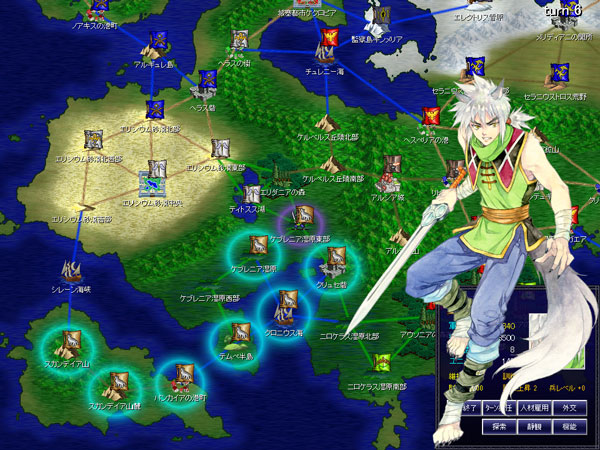Pick the パンガイアの港町 port node

[182, 376]
